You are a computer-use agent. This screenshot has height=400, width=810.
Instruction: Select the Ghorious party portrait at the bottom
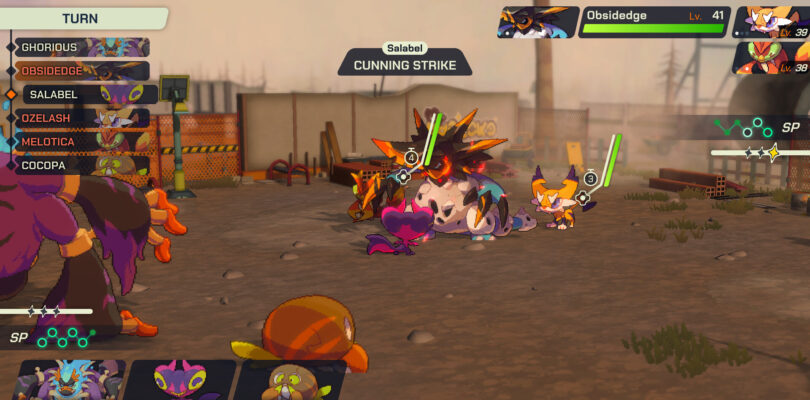tap(68, 382)
